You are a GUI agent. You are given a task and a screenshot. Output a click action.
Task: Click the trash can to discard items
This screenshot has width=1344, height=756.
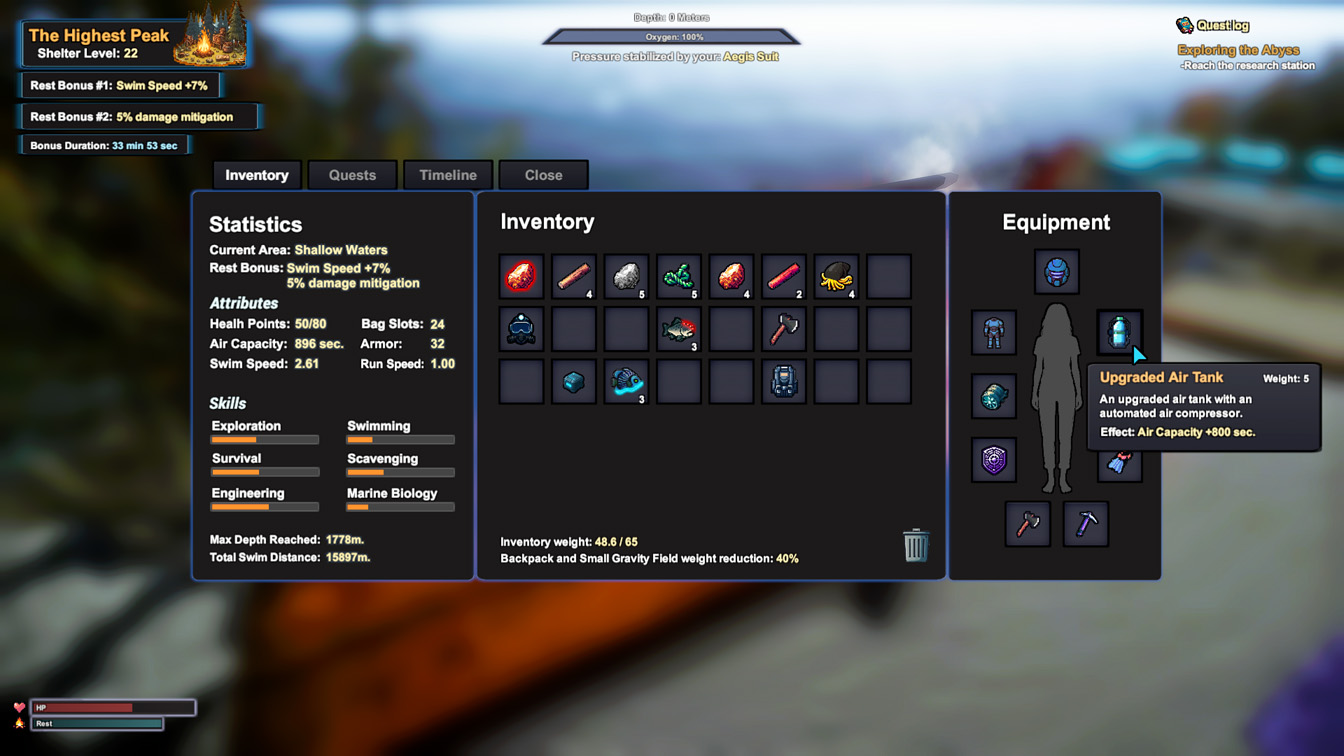click(914, 546)
